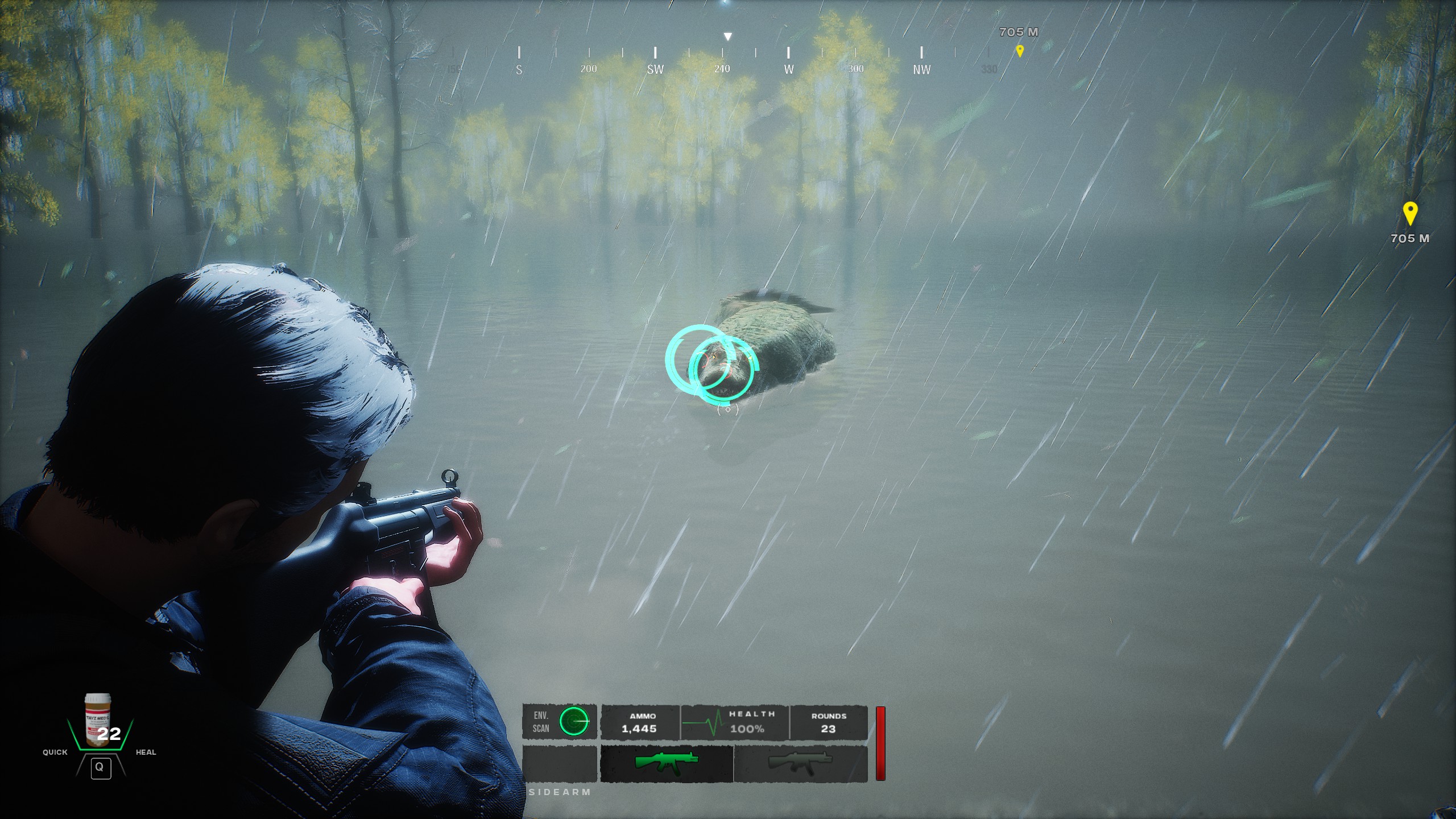Select the yellow objective marker at the right edge
The image size is (1456, 819).
(1410, 213)
